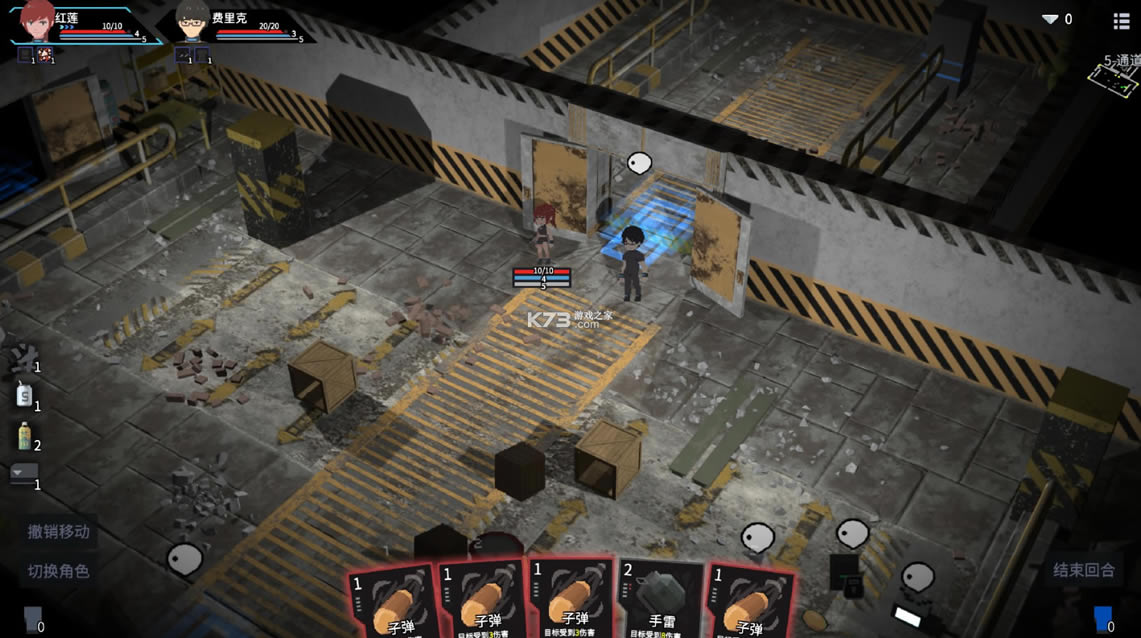Undo movement with 撤销移动

tap(58, 532)
